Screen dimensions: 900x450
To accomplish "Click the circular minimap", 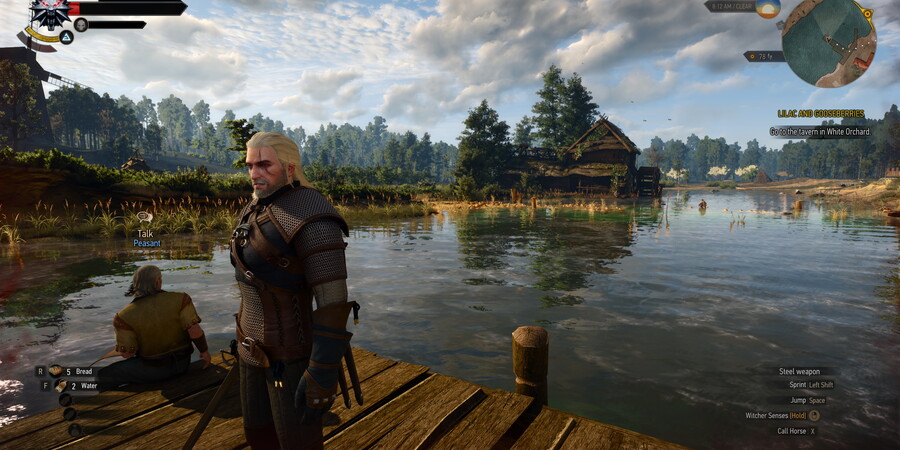I will pos(828,41).
